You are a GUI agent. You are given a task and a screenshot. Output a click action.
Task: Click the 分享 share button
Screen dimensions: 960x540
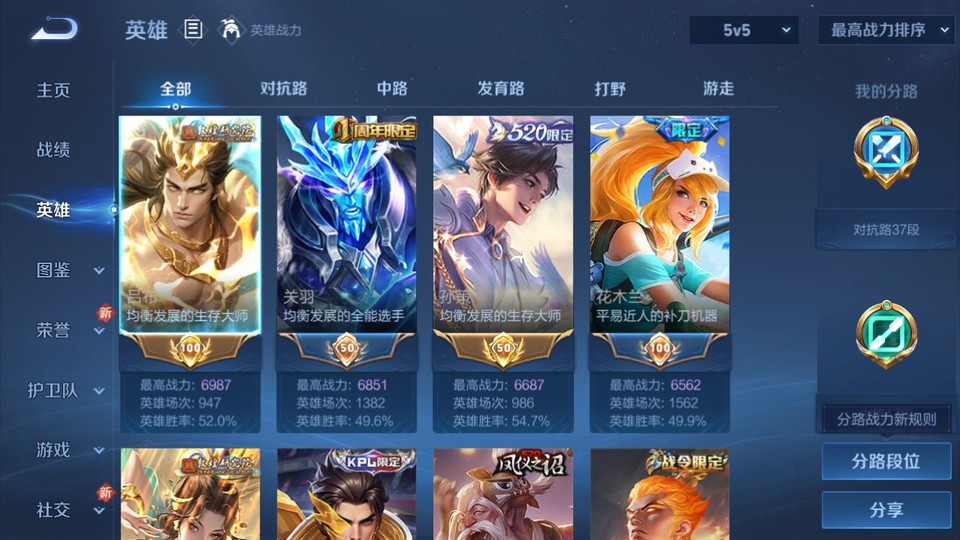pos(886,510)
